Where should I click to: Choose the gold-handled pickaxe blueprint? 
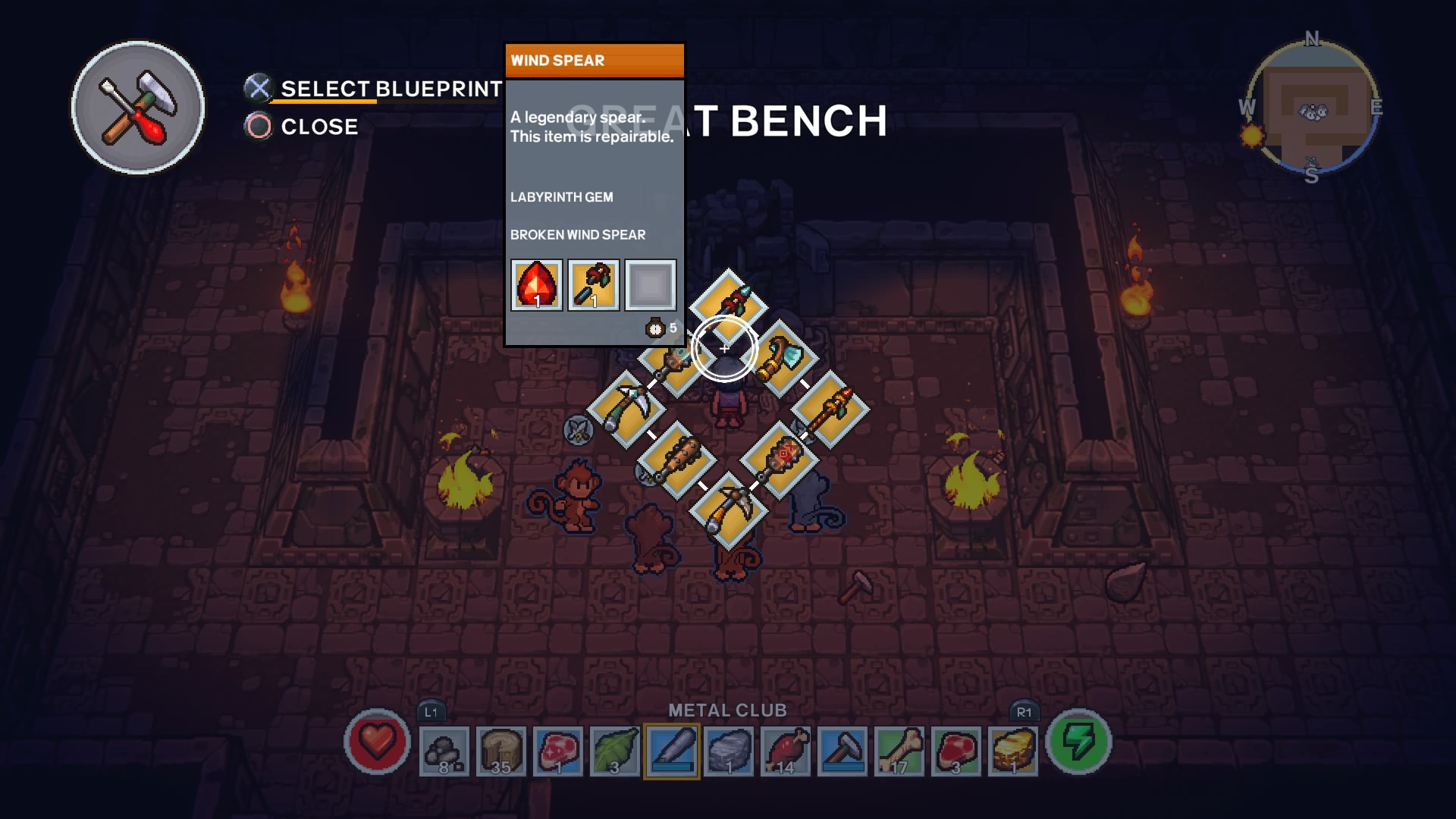729,510
